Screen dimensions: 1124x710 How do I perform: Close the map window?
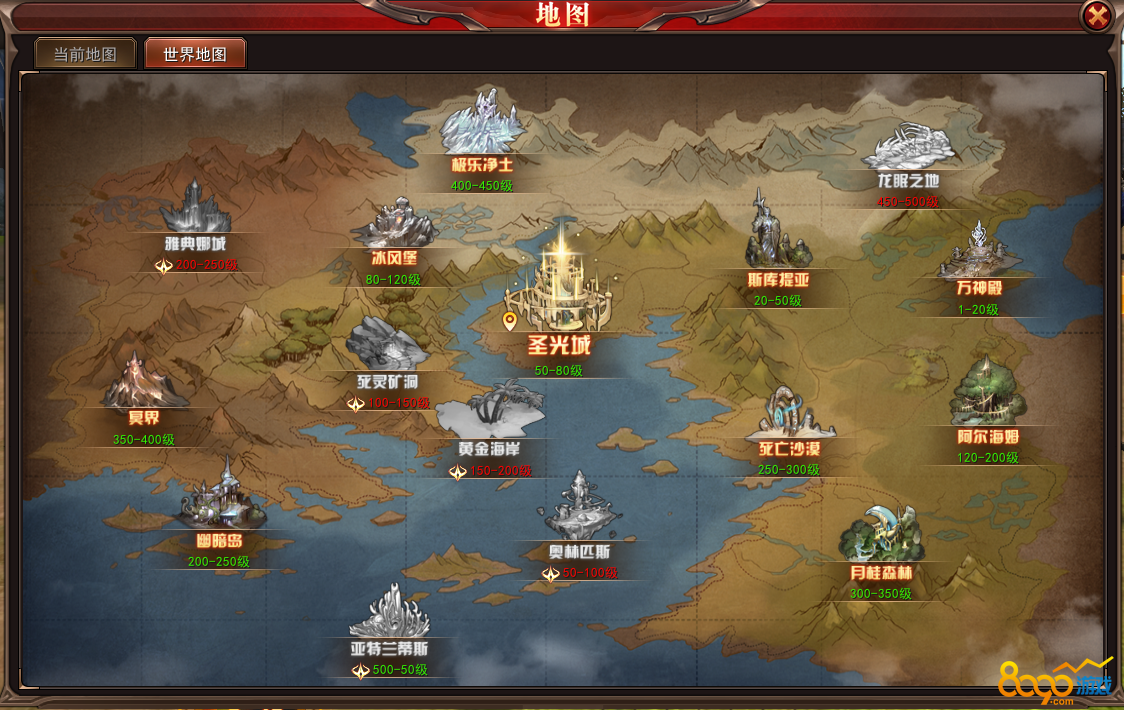1097,16
